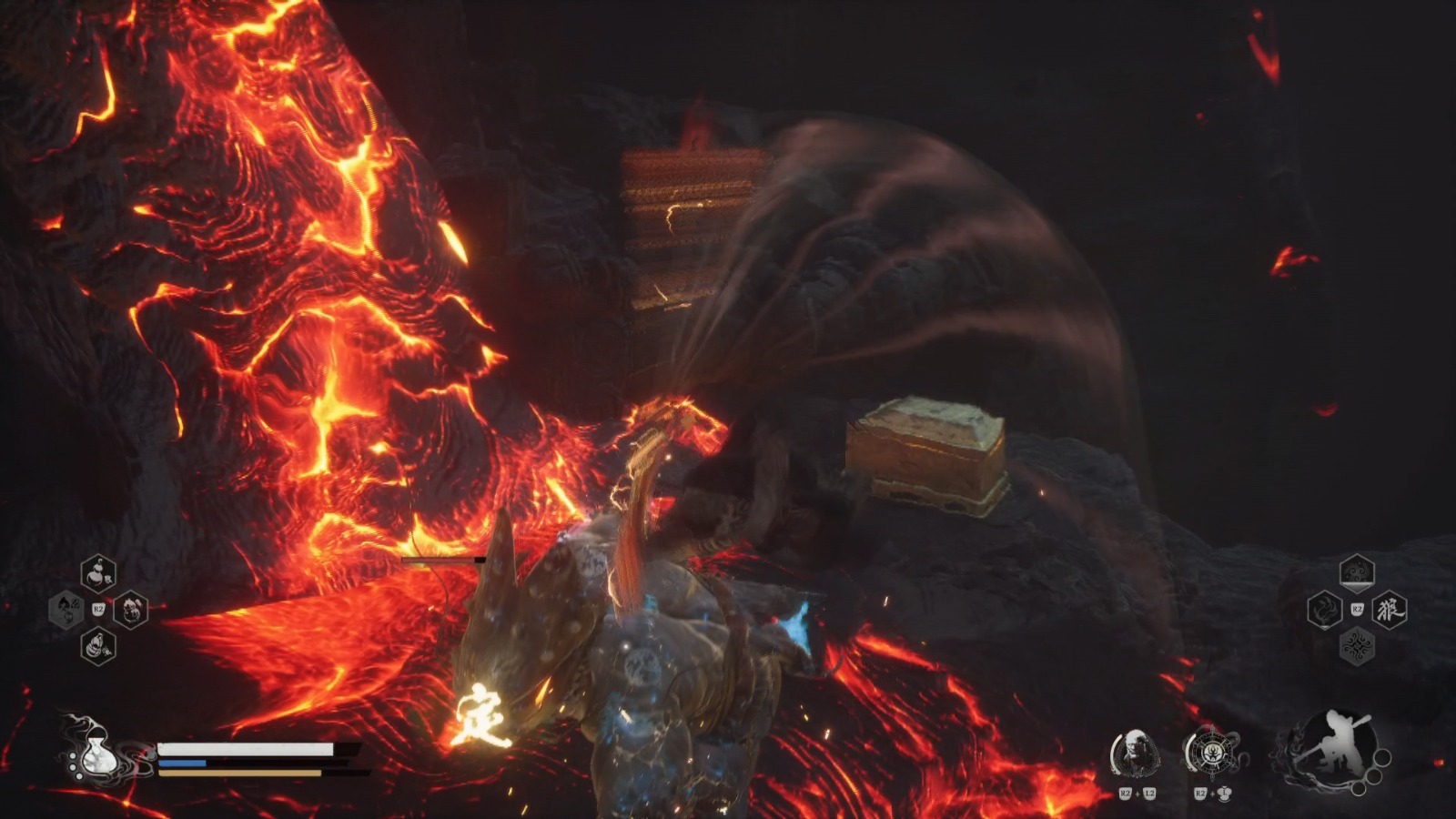Select the bottom ornamental-swirl spell icon

coord(1358,644)
